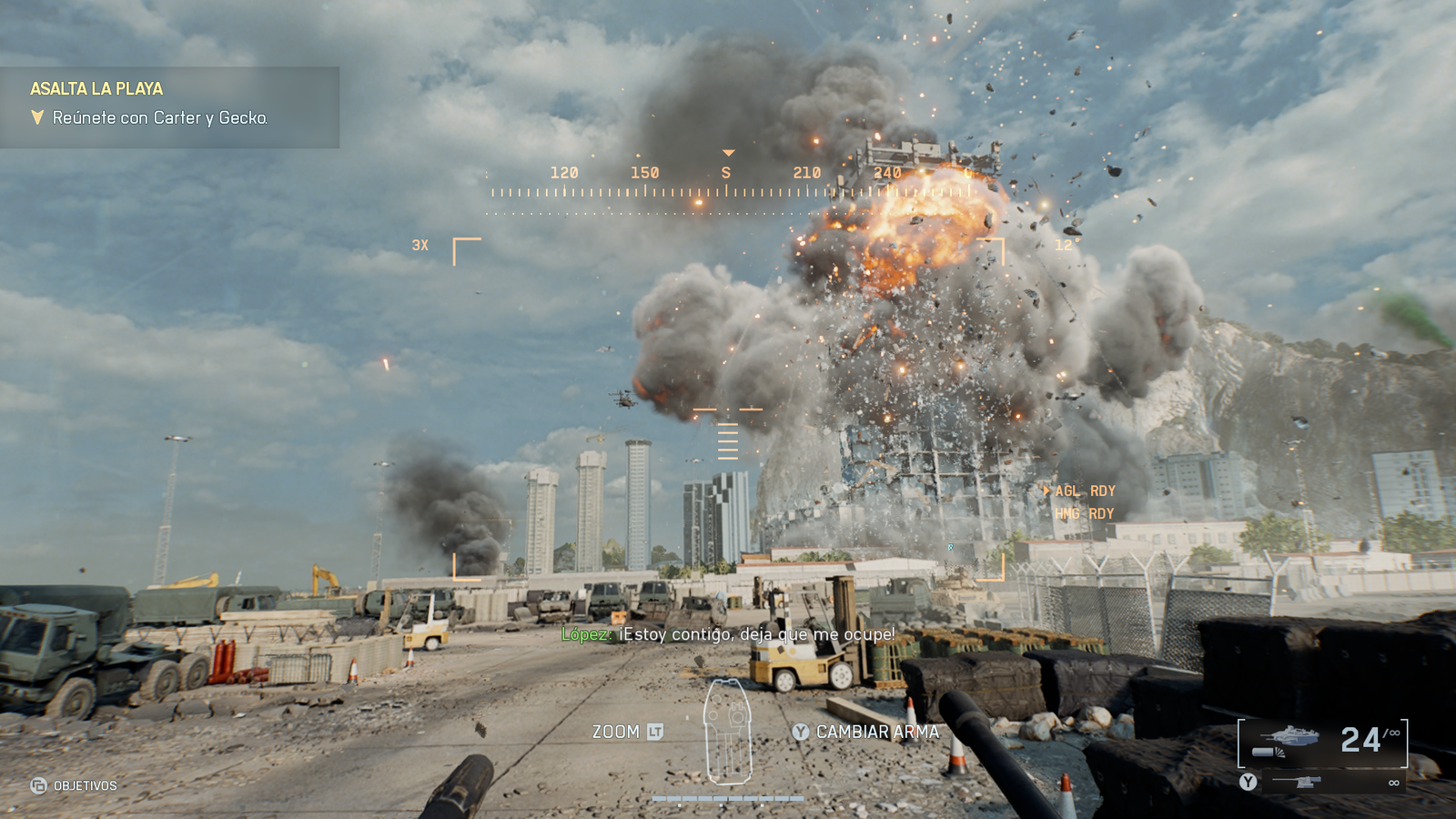Select the HMG RDY weapon indicator

[1084, 514]
